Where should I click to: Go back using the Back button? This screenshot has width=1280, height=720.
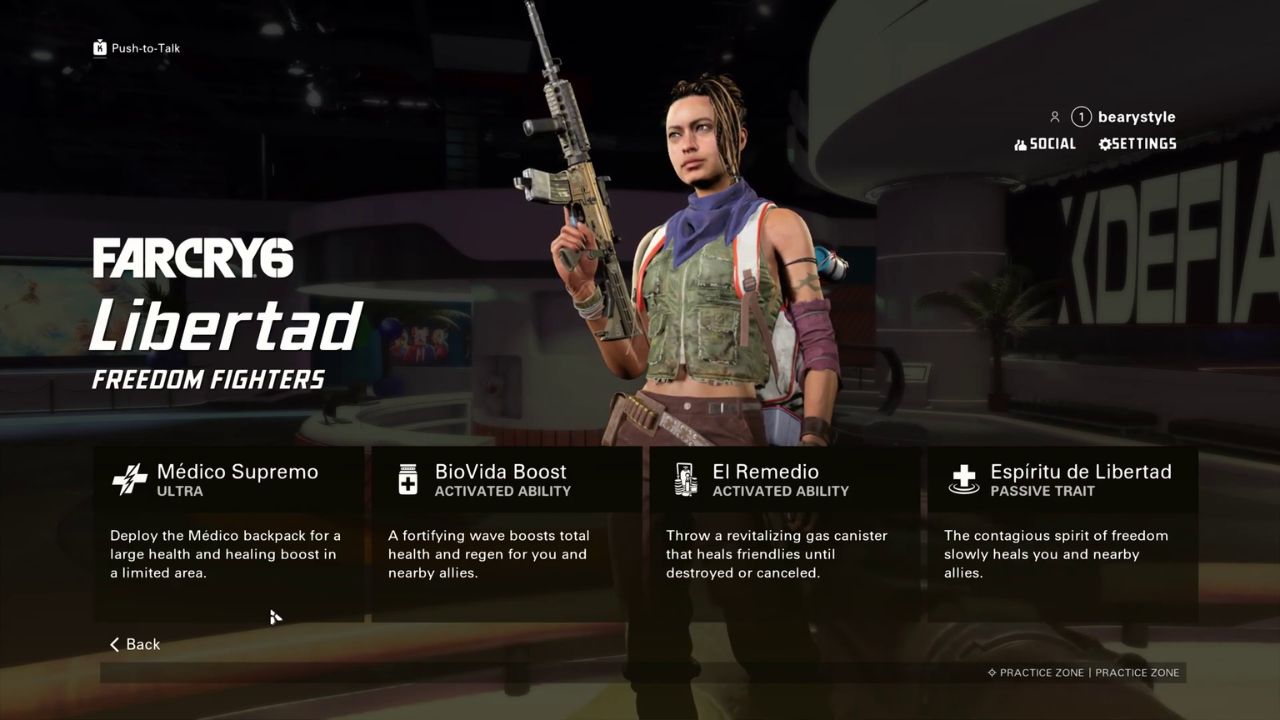[x=135, y=644]
